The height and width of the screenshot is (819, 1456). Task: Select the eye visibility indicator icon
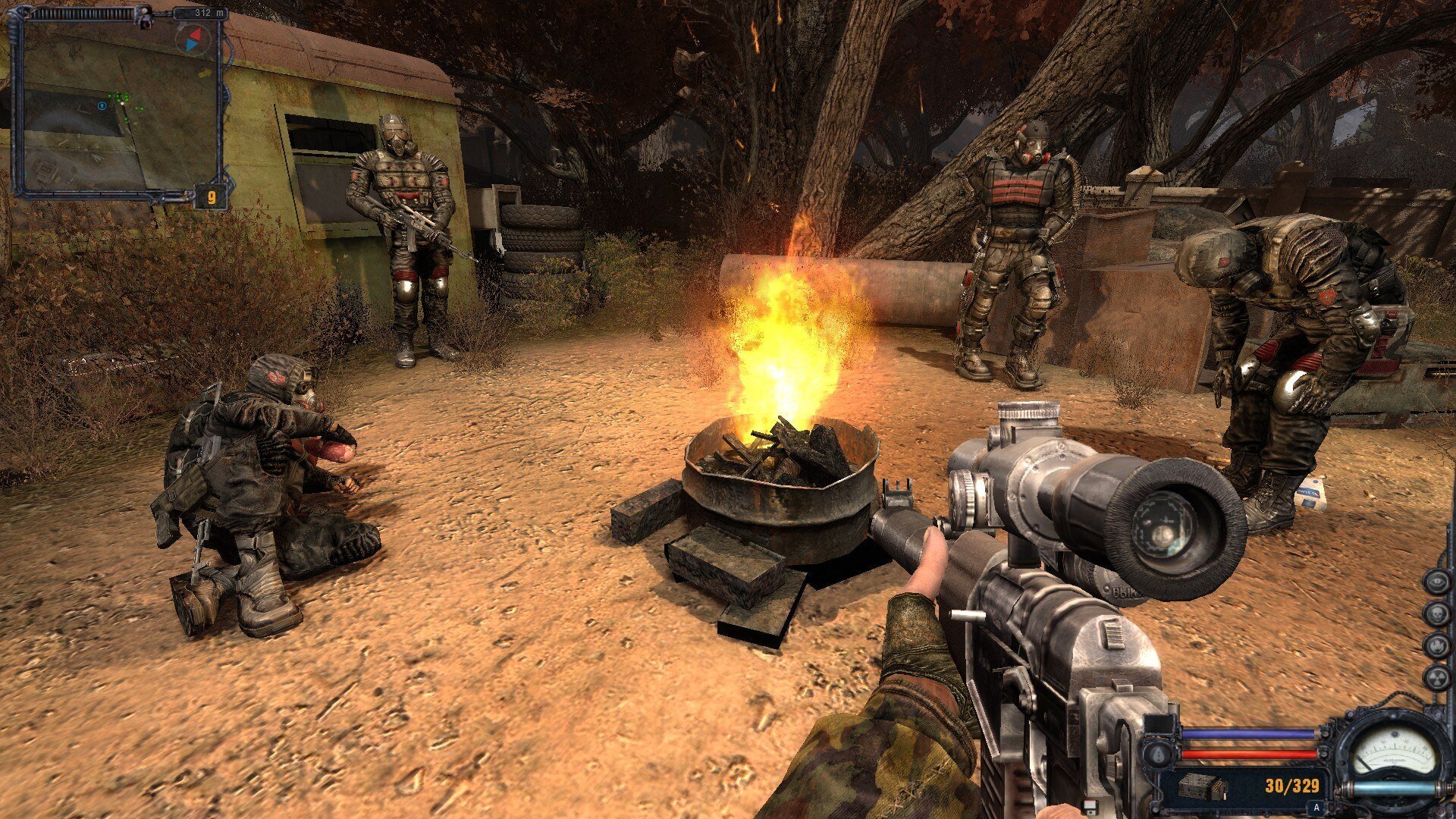(x=1436, y=582)
